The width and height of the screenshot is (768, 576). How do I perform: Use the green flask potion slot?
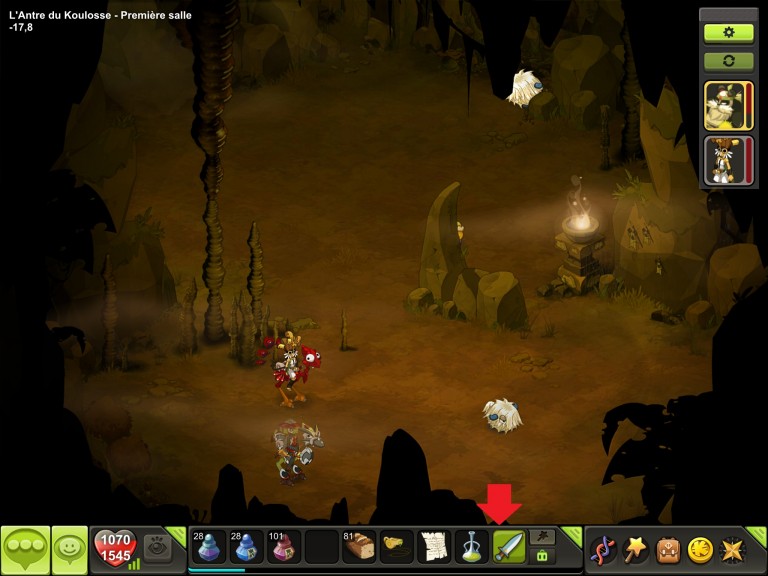click(x=472, y=547)
